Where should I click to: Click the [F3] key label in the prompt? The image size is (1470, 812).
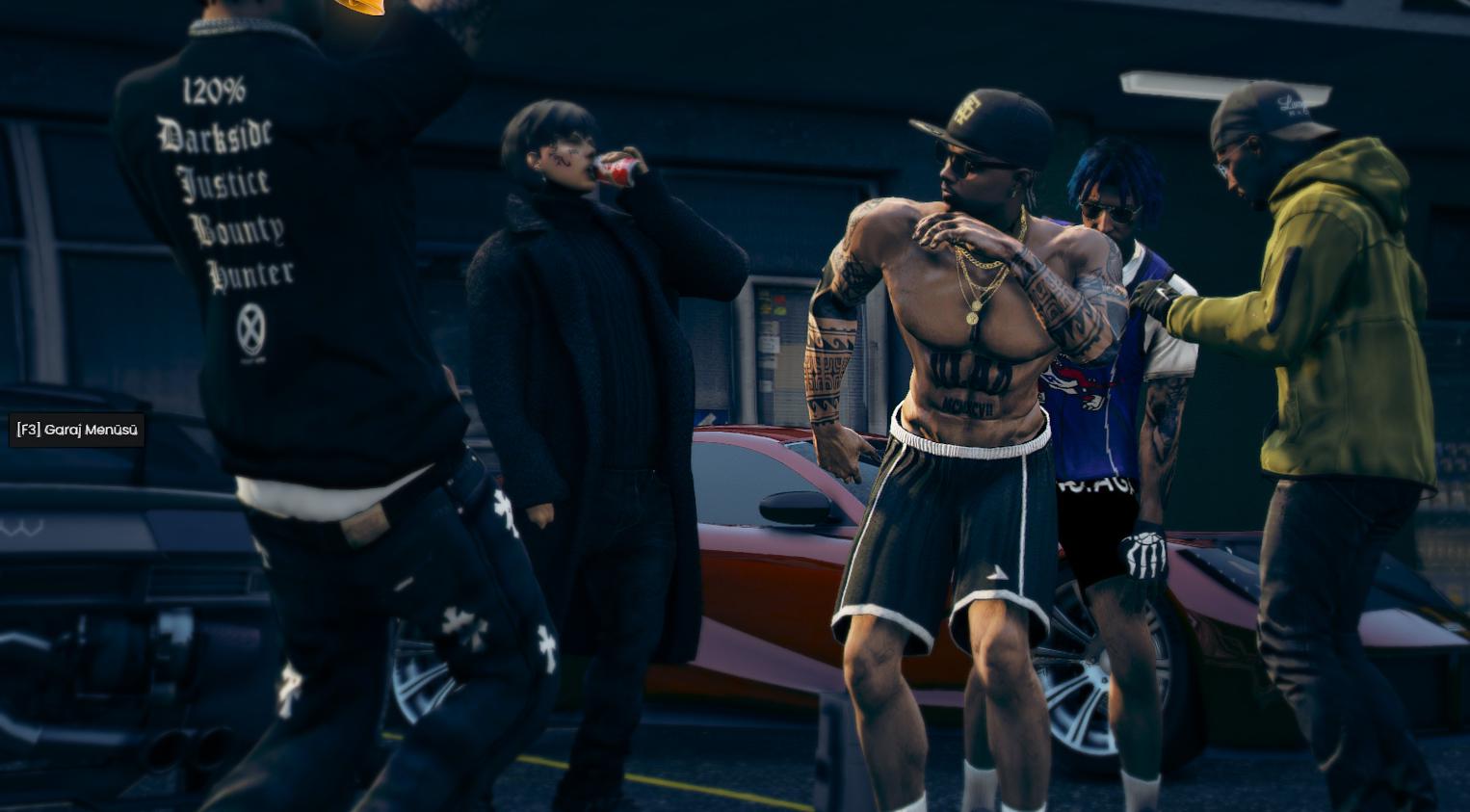[x=29, y=431]
